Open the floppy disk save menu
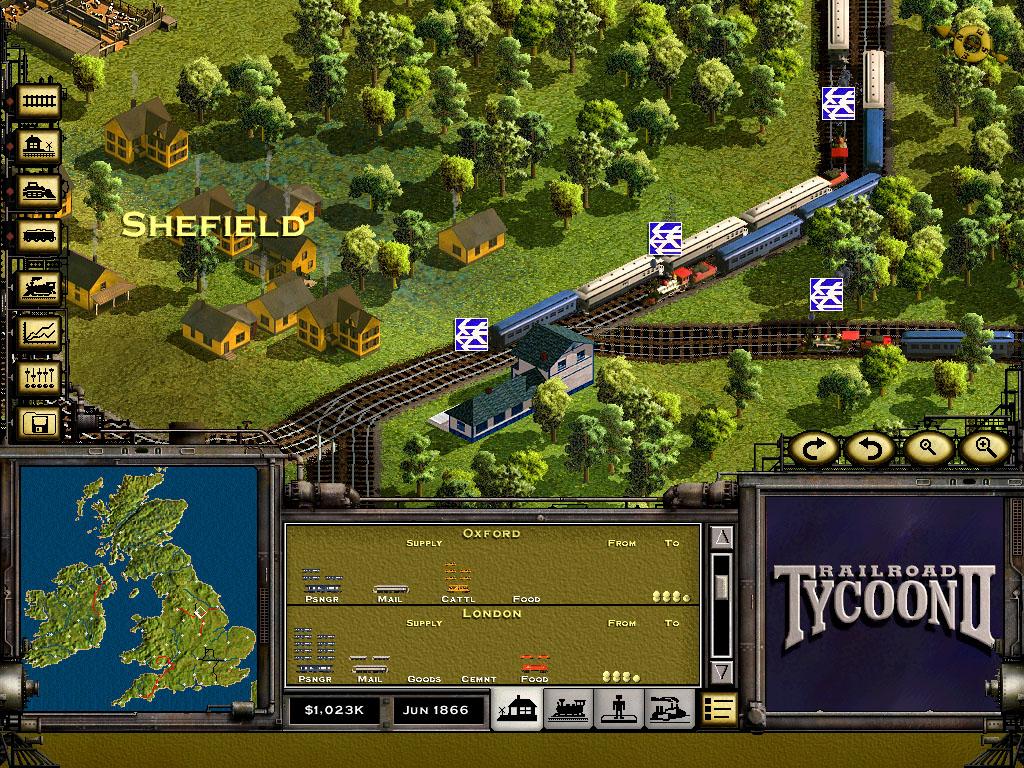The image size is (1024, 768). 40,424
